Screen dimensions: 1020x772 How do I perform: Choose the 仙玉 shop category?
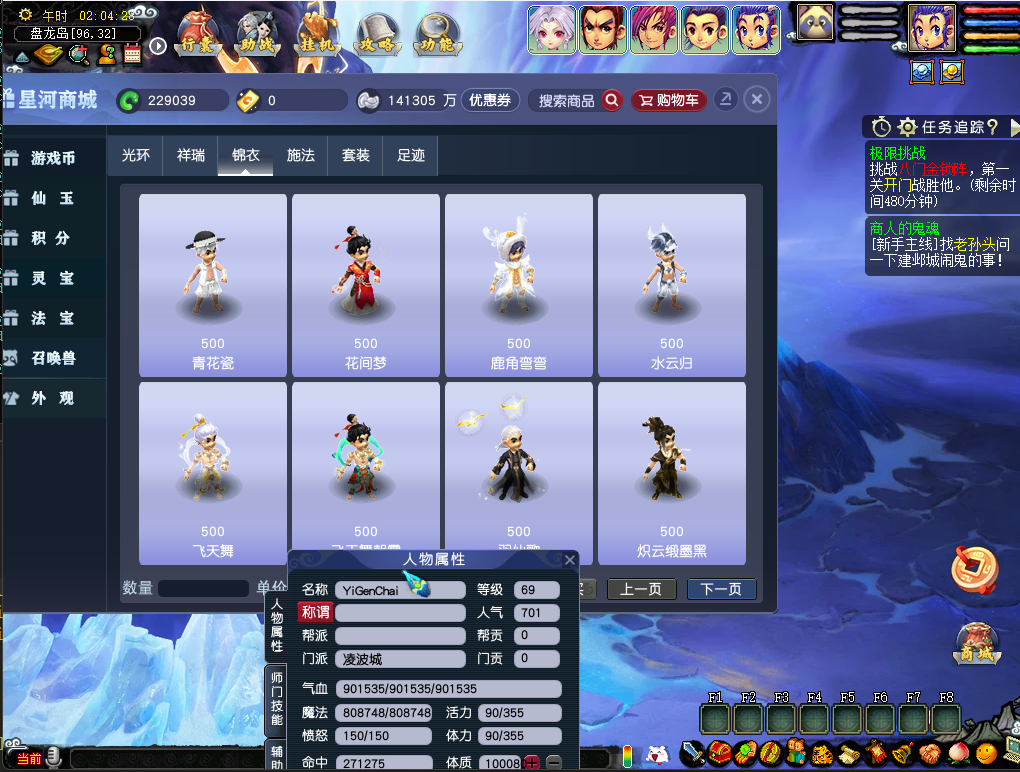pos(53,198)
